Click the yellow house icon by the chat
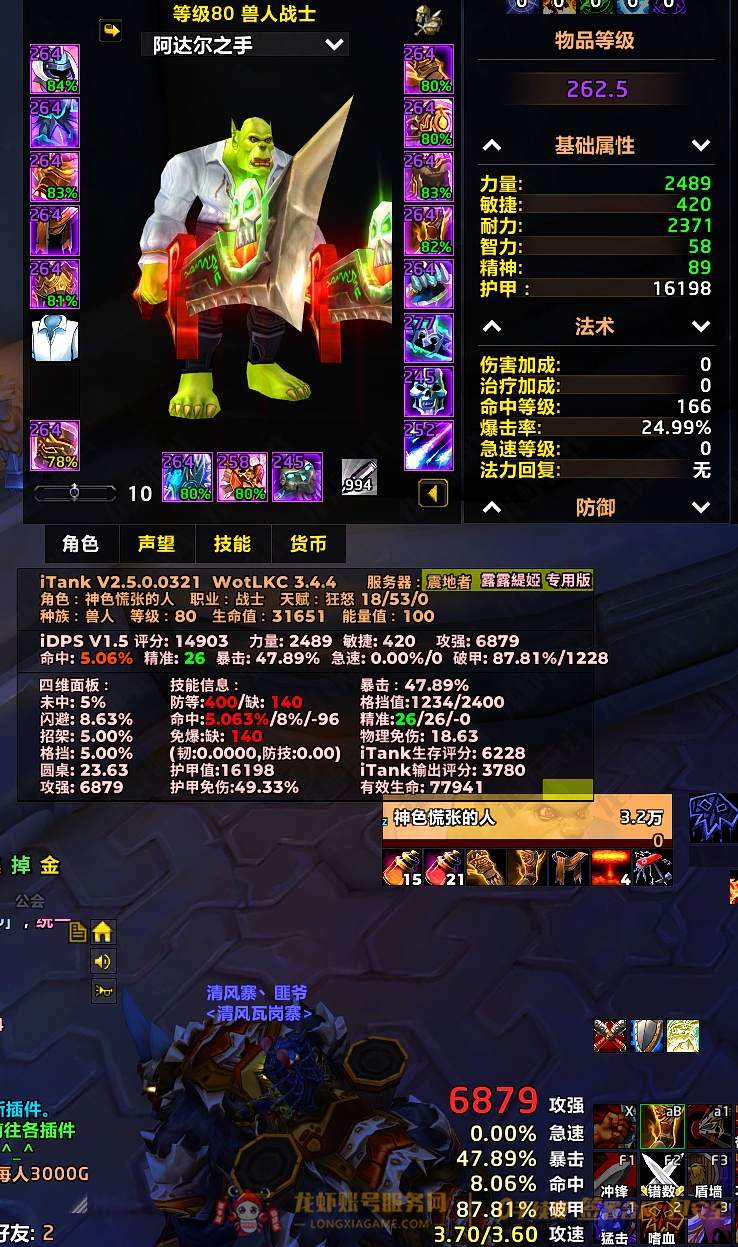The width and height of the screenshot is (738, 1247). click(103, 932)
